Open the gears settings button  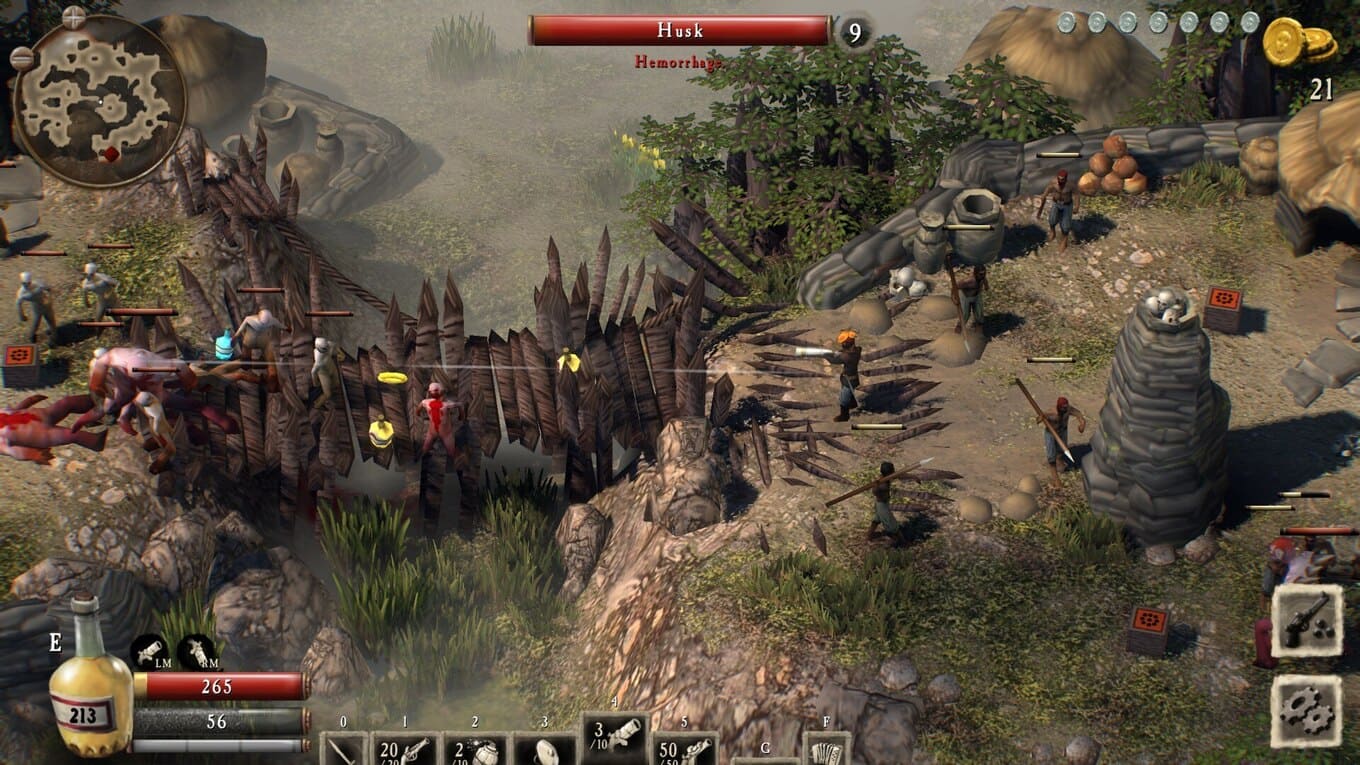pyautogui.click(x=1306, y=711)
